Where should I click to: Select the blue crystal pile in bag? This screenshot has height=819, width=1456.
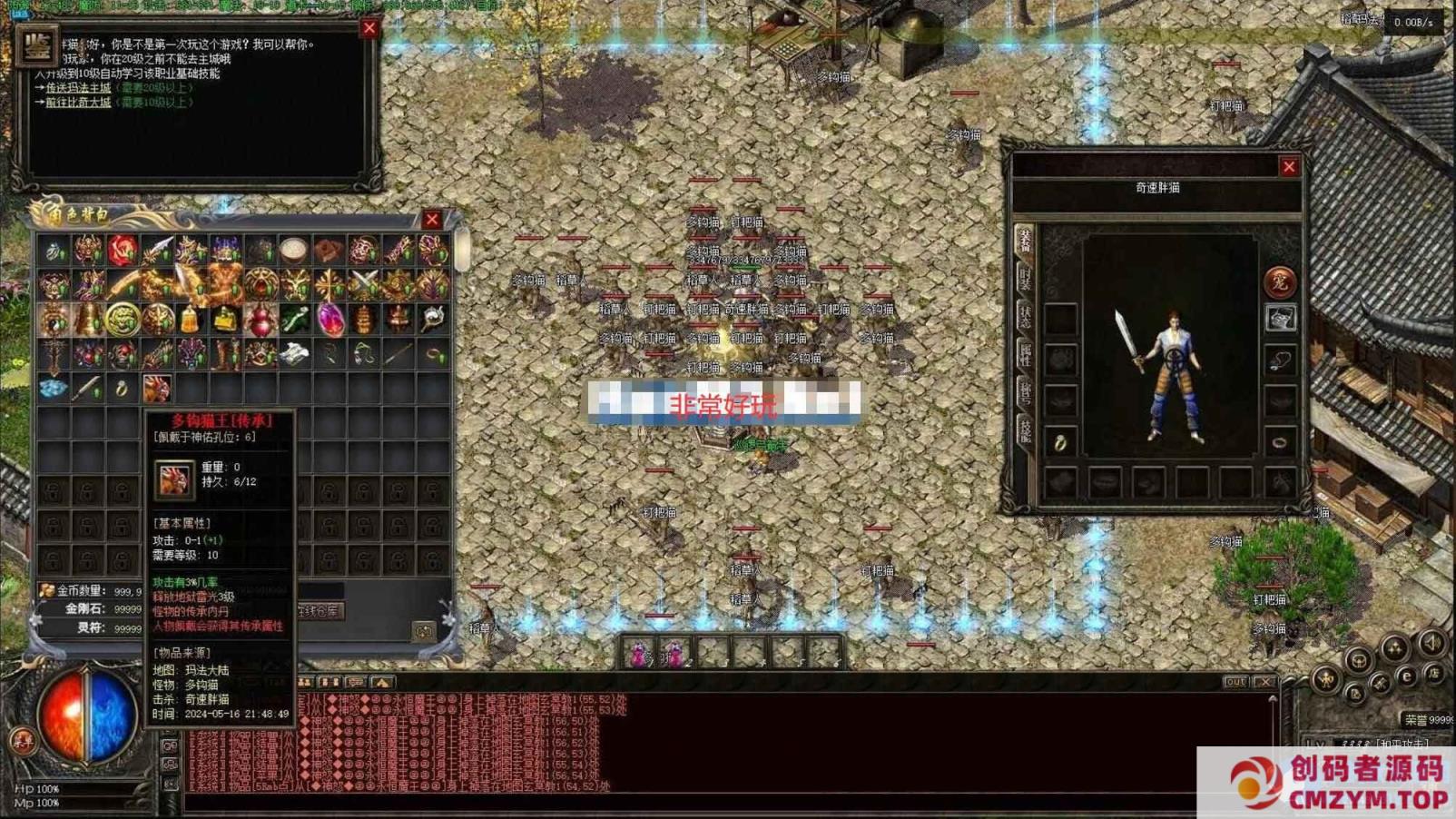53,389
